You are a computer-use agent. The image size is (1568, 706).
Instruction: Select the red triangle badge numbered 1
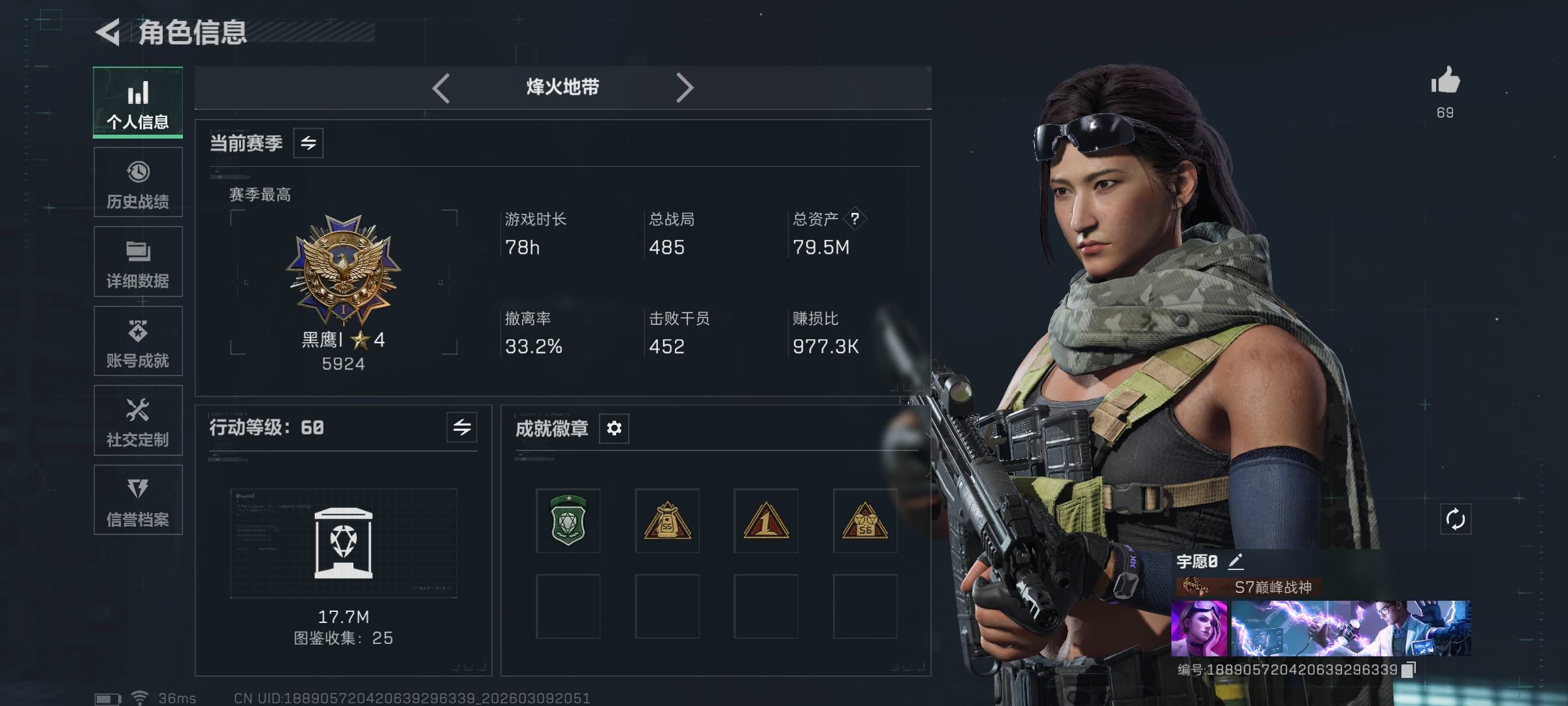(x=766, y=521)
